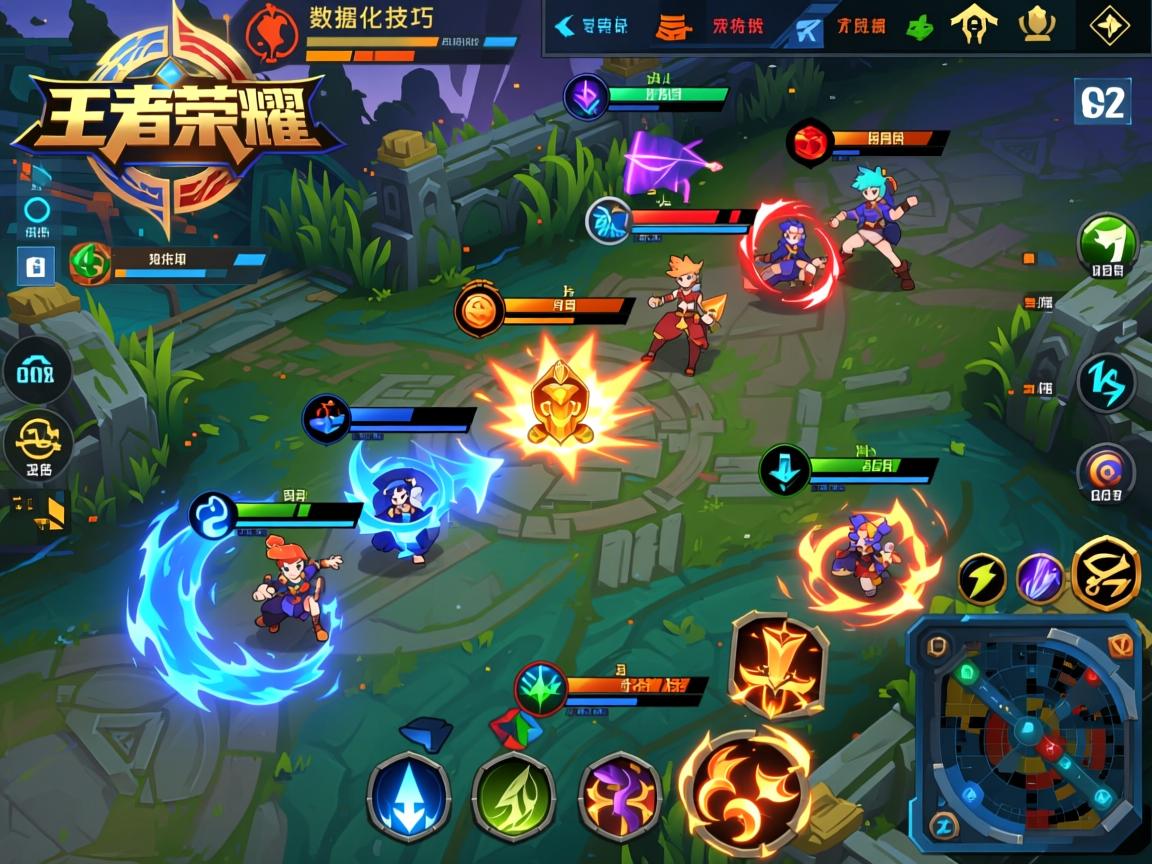Image resolution: width=1152 pixels, height=864 pixels.
Task: Use the purple crystal ability
Action: point(1040,578)
